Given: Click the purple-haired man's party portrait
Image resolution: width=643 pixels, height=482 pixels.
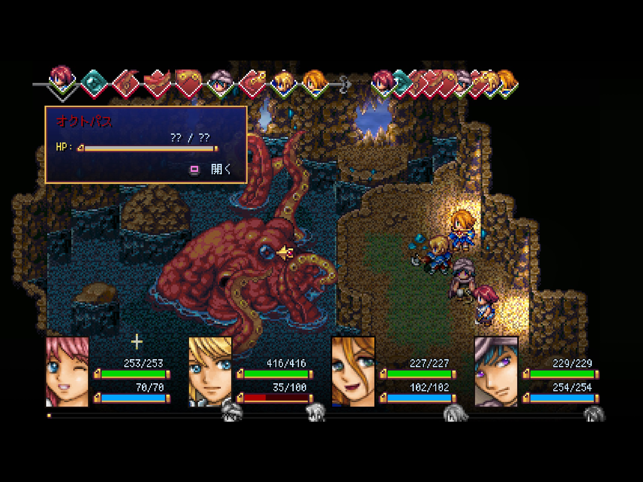Looking at the screenshot, I should pos(496,371).
